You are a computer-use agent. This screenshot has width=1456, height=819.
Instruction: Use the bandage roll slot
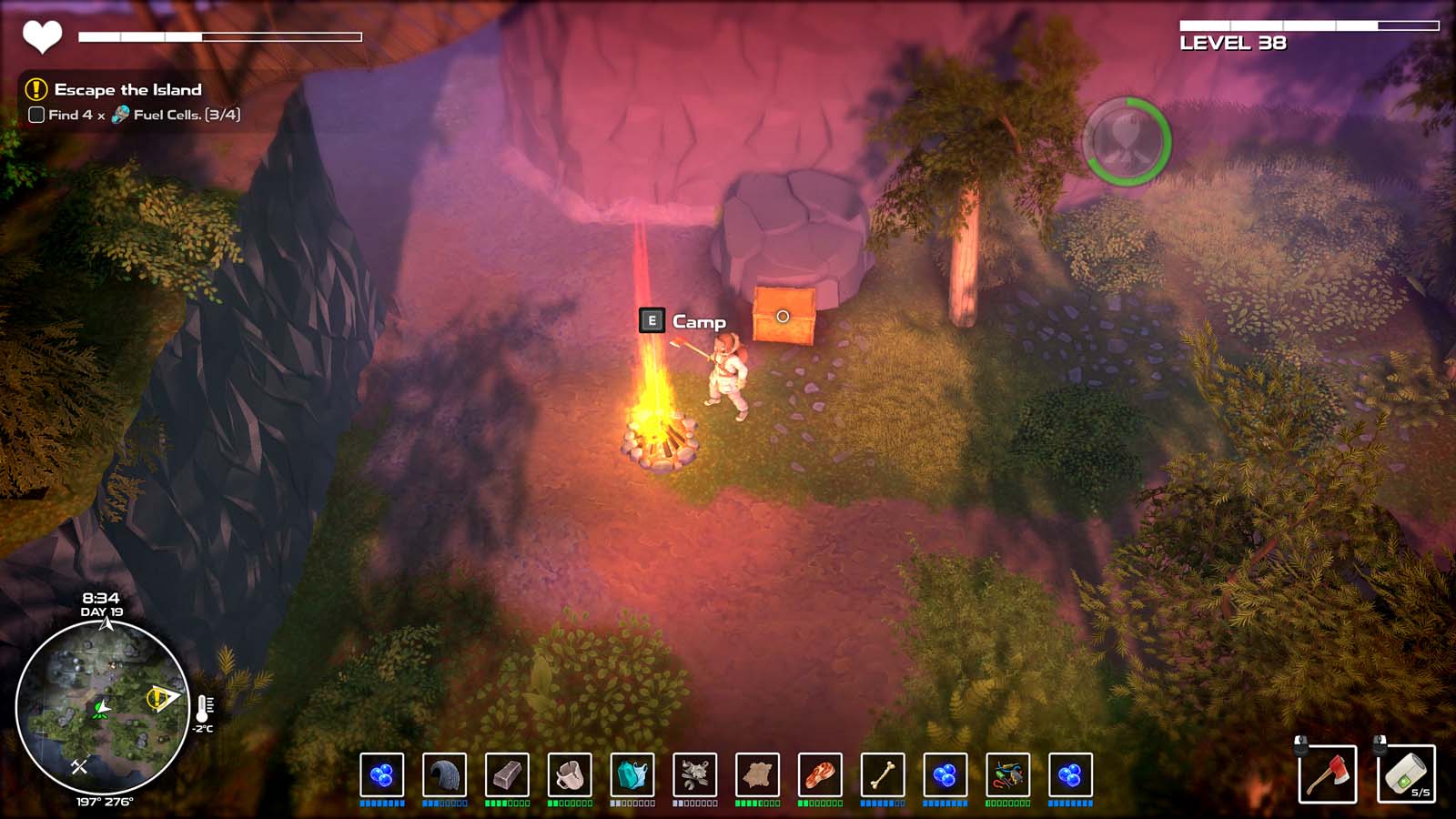pos(1406,774)
